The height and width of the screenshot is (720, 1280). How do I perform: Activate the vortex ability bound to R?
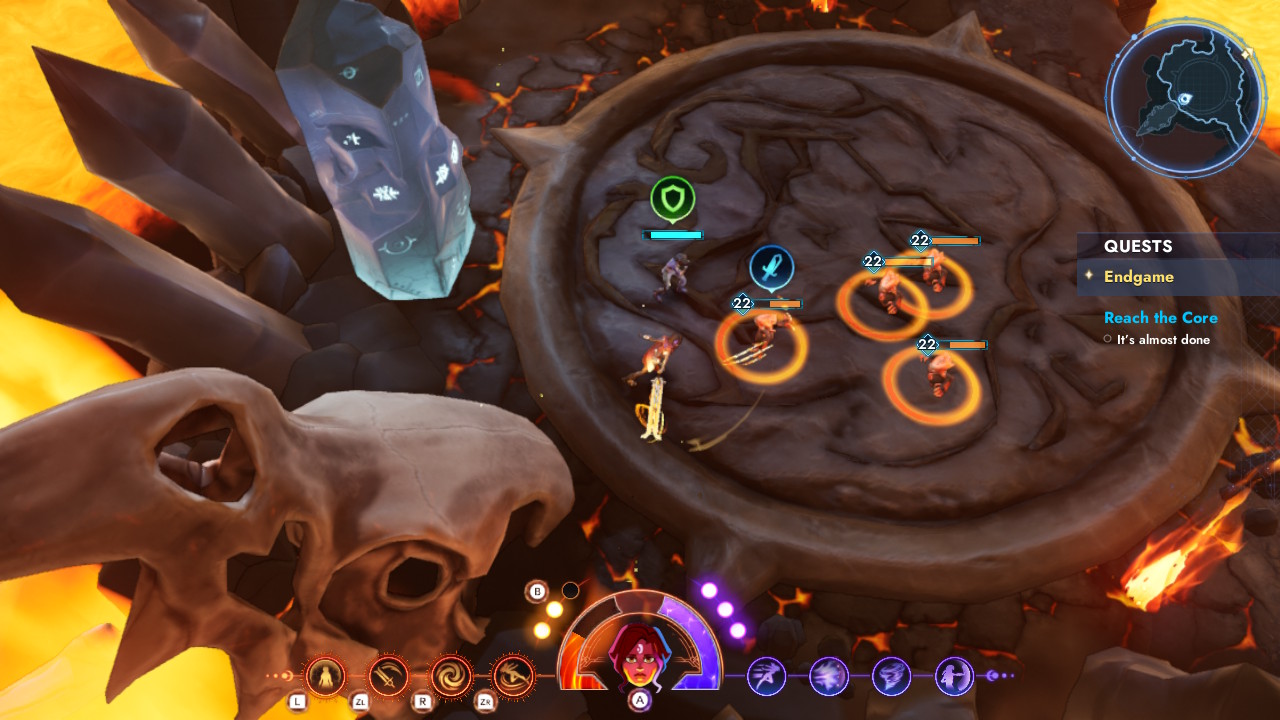[451, 676]
